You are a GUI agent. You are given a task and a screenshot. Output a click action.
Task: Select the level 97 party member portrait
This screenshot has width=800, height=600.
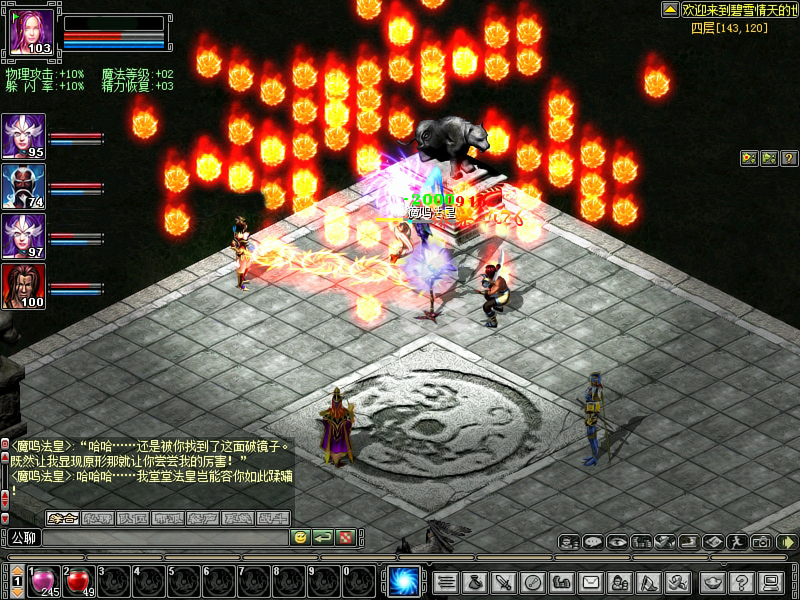pyautogui.click(x=23, y=236)
